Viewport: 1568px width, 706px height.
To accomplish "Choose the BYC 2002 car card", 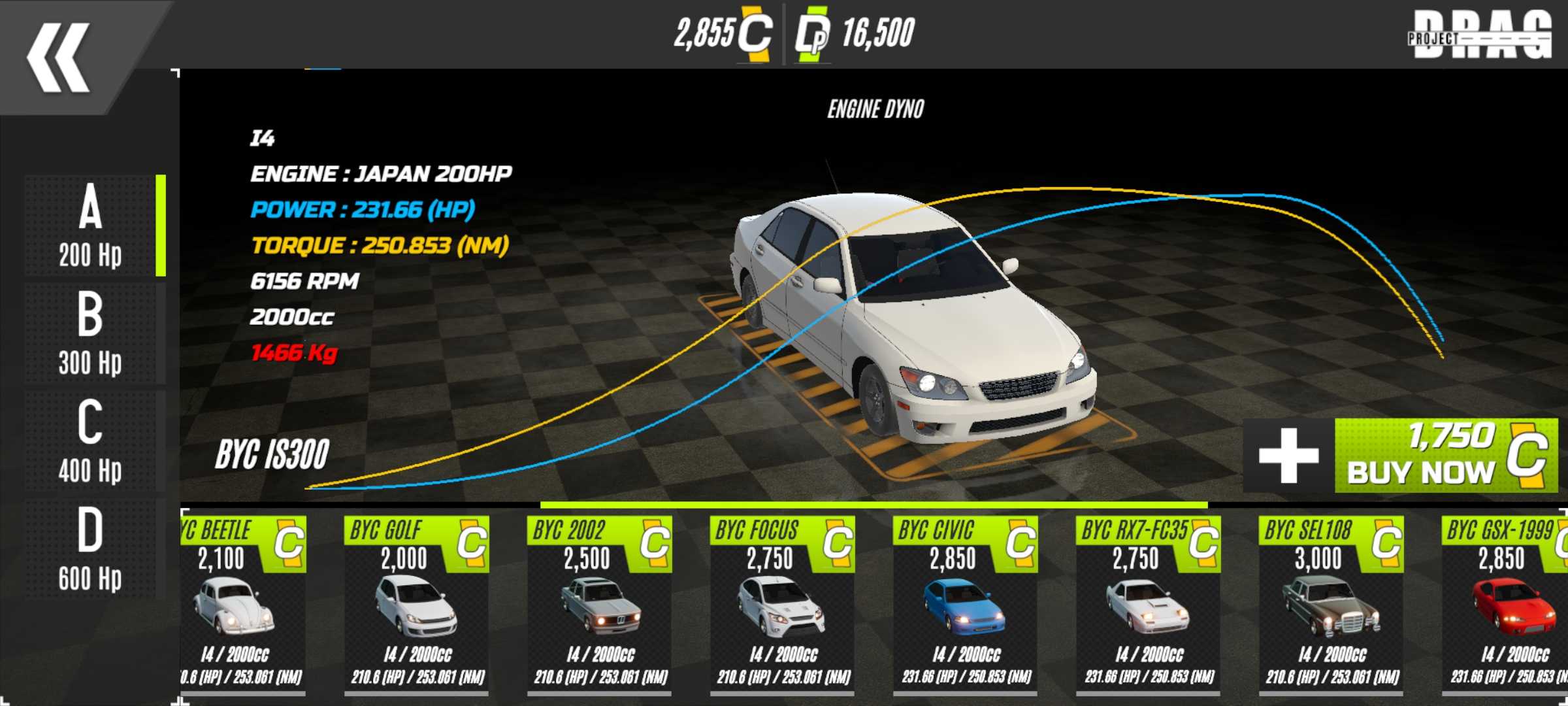I will pyautogui.click(x=600, y=605).
